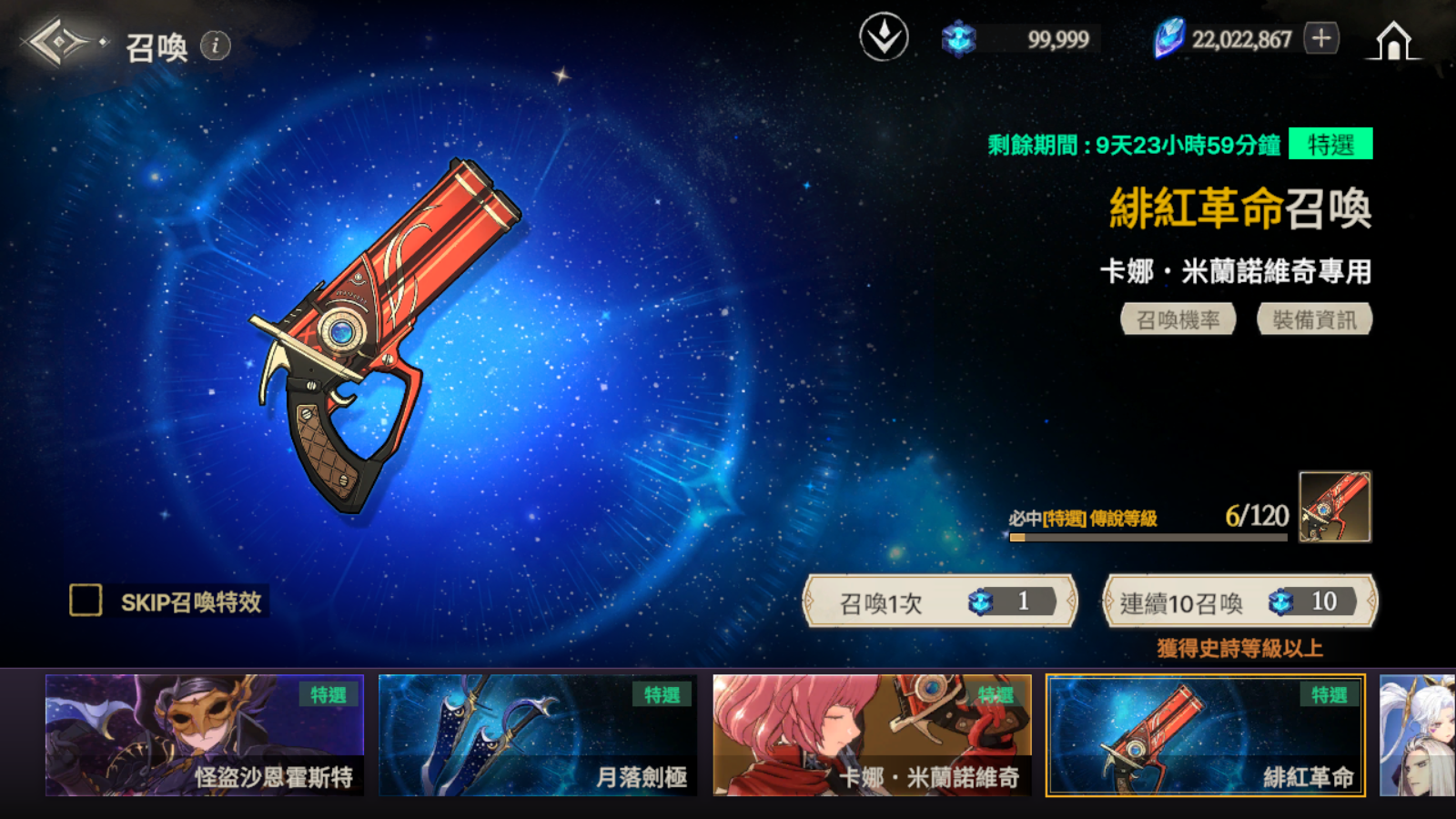The height and width of the screenshot is (819, 1456).
Task: Summon once (召喚1次)
Action: 940,602
